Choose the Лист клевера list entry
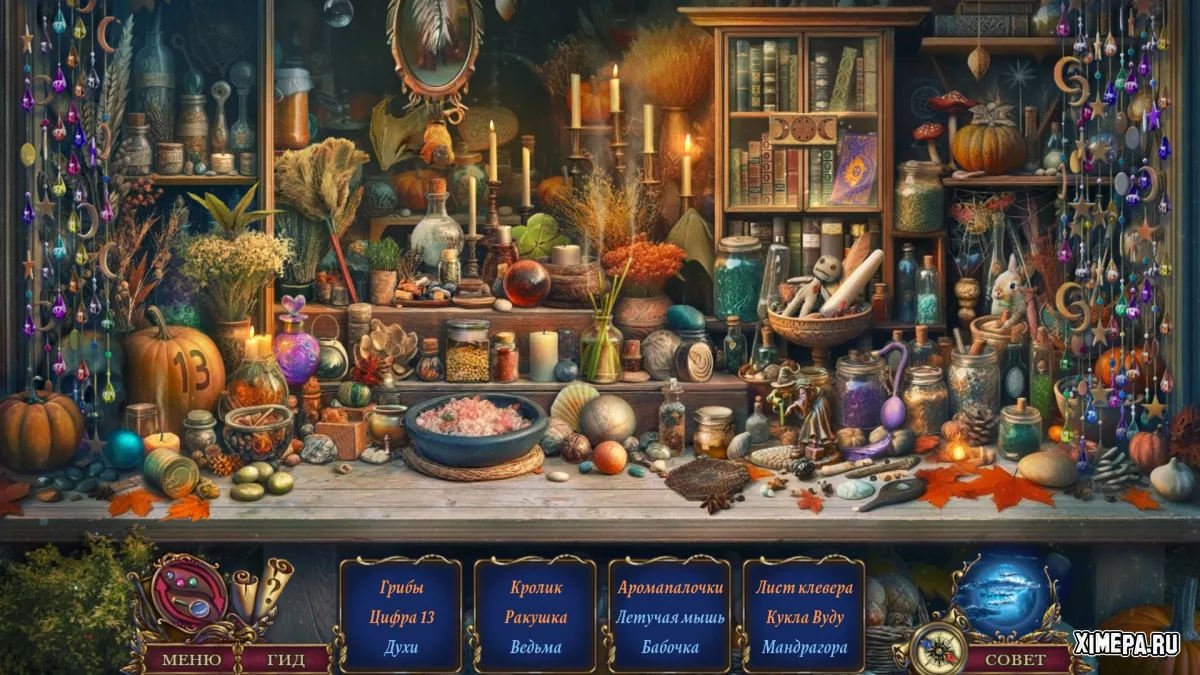 pos(804,588)
